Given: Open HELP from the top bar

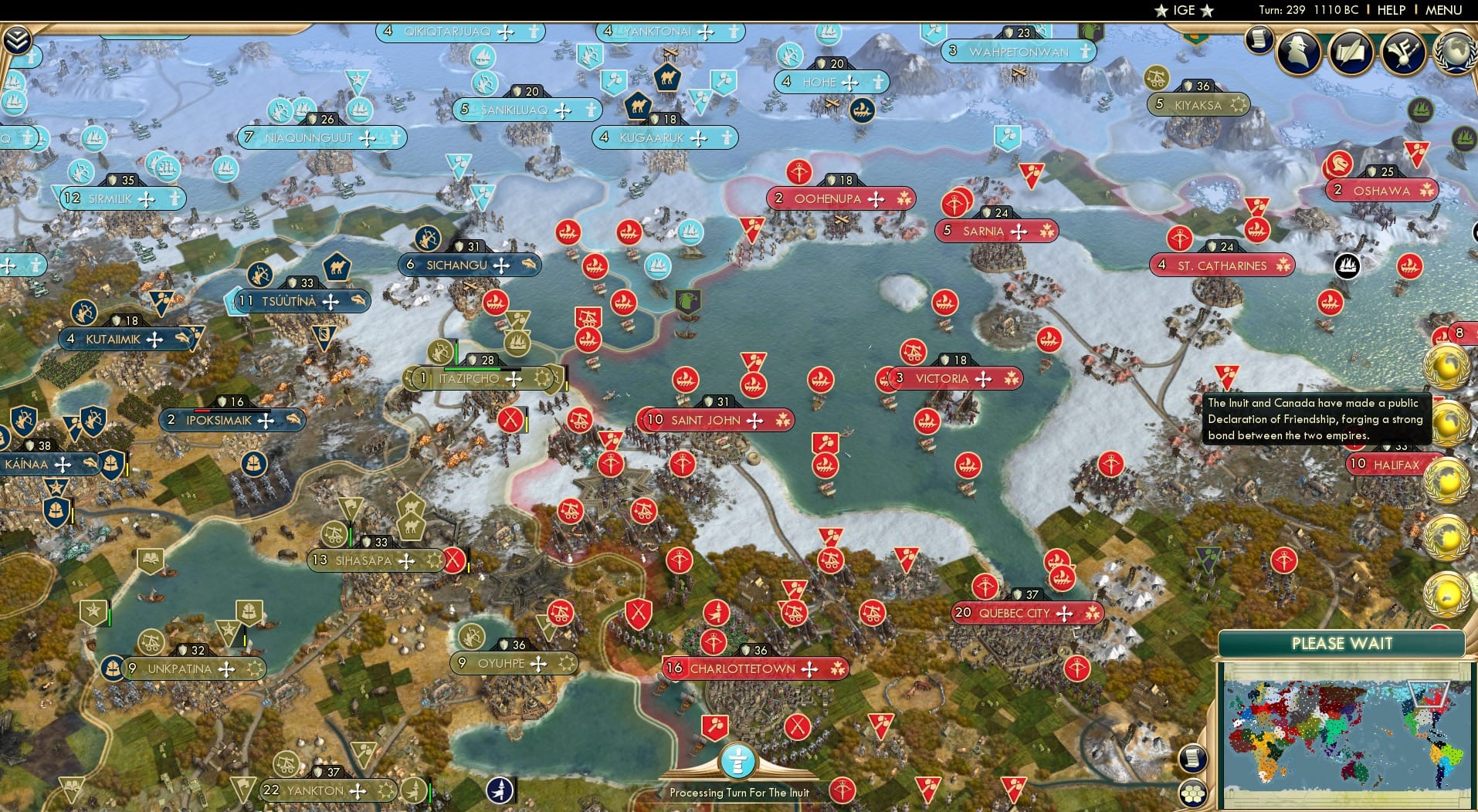Looking at the screenshot, I should 1390,10.
